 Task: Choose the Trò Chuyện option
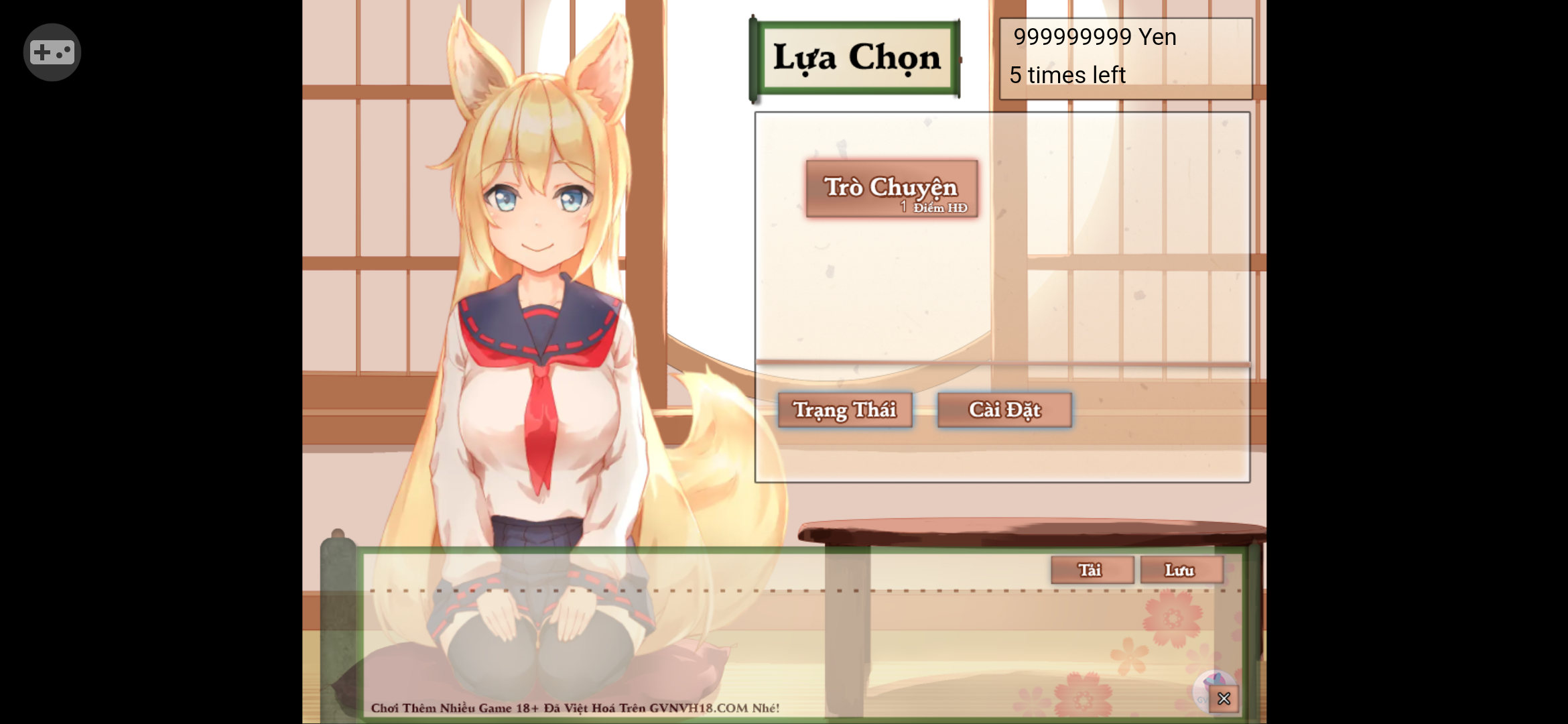[x=891, y=189]
